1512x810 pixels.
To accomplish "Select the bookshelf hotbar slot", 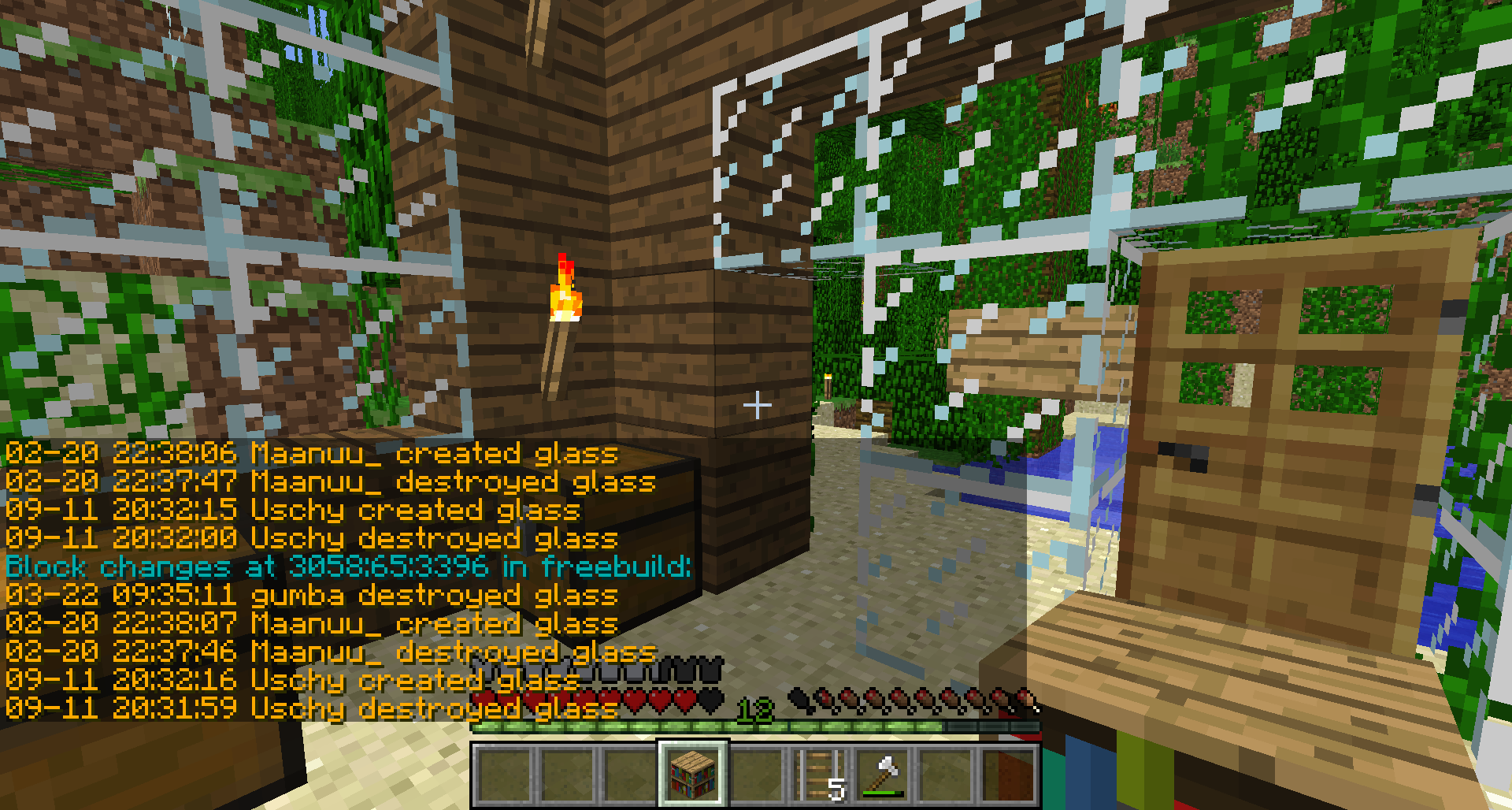I will click(x=693, y=775).
